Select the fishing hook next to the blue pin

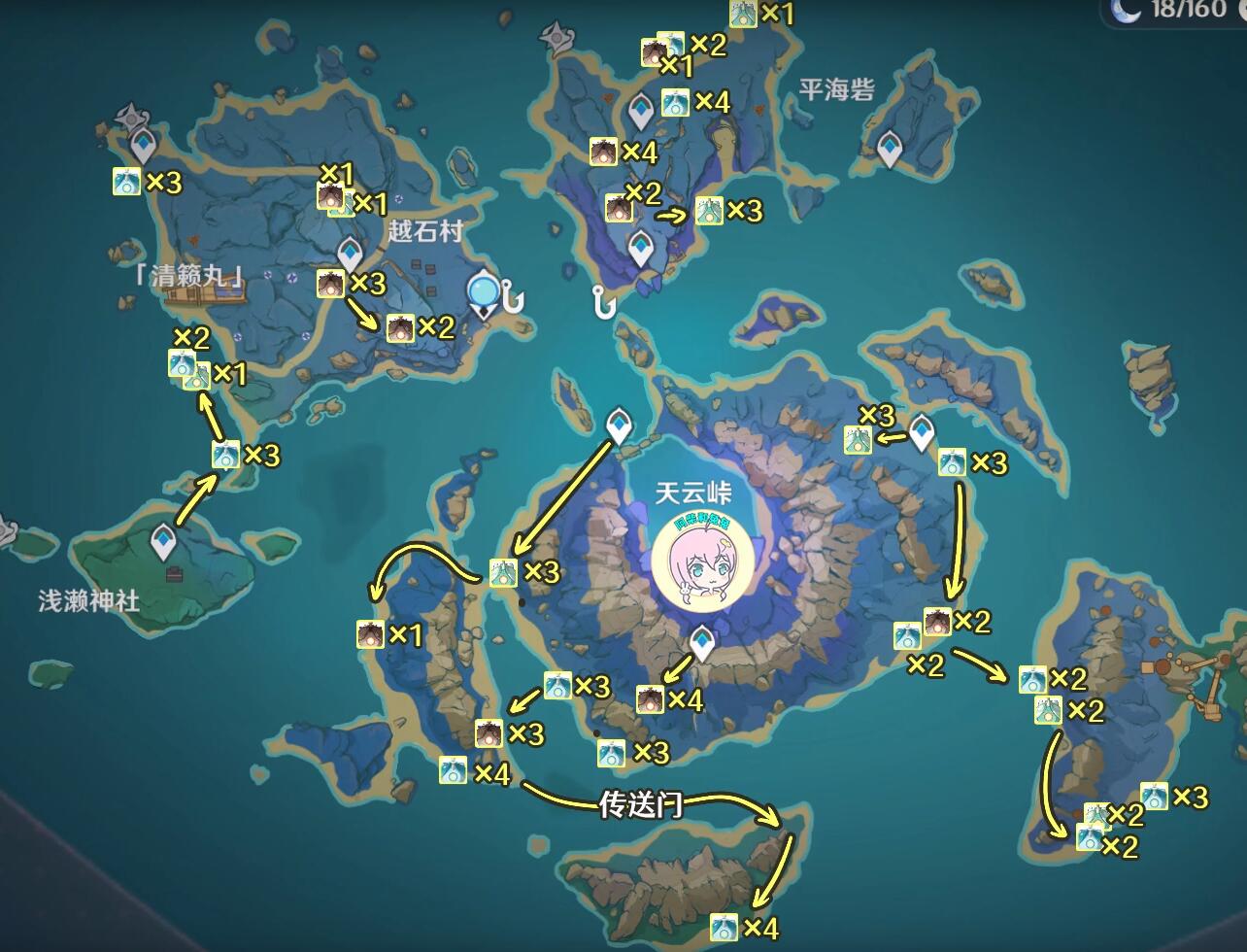(512, 296)
